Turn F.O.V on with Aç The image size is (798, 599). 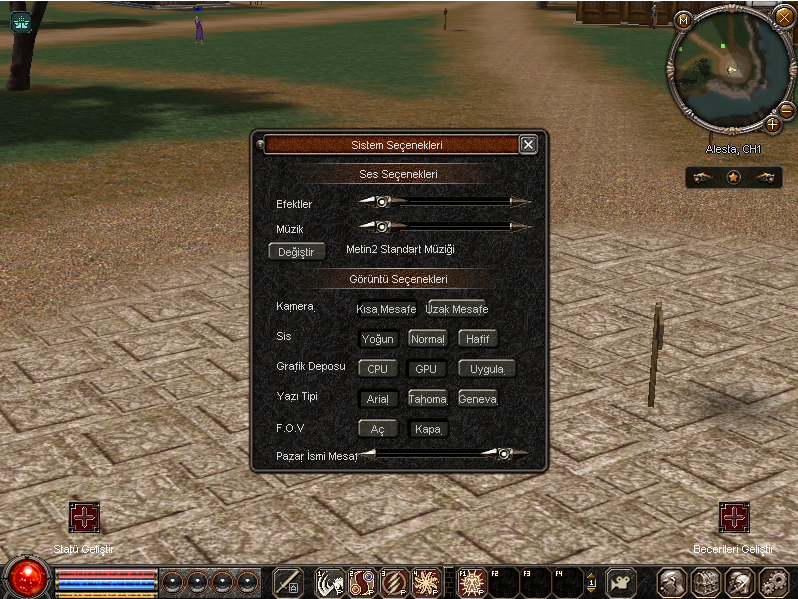[x=378, y=429]
